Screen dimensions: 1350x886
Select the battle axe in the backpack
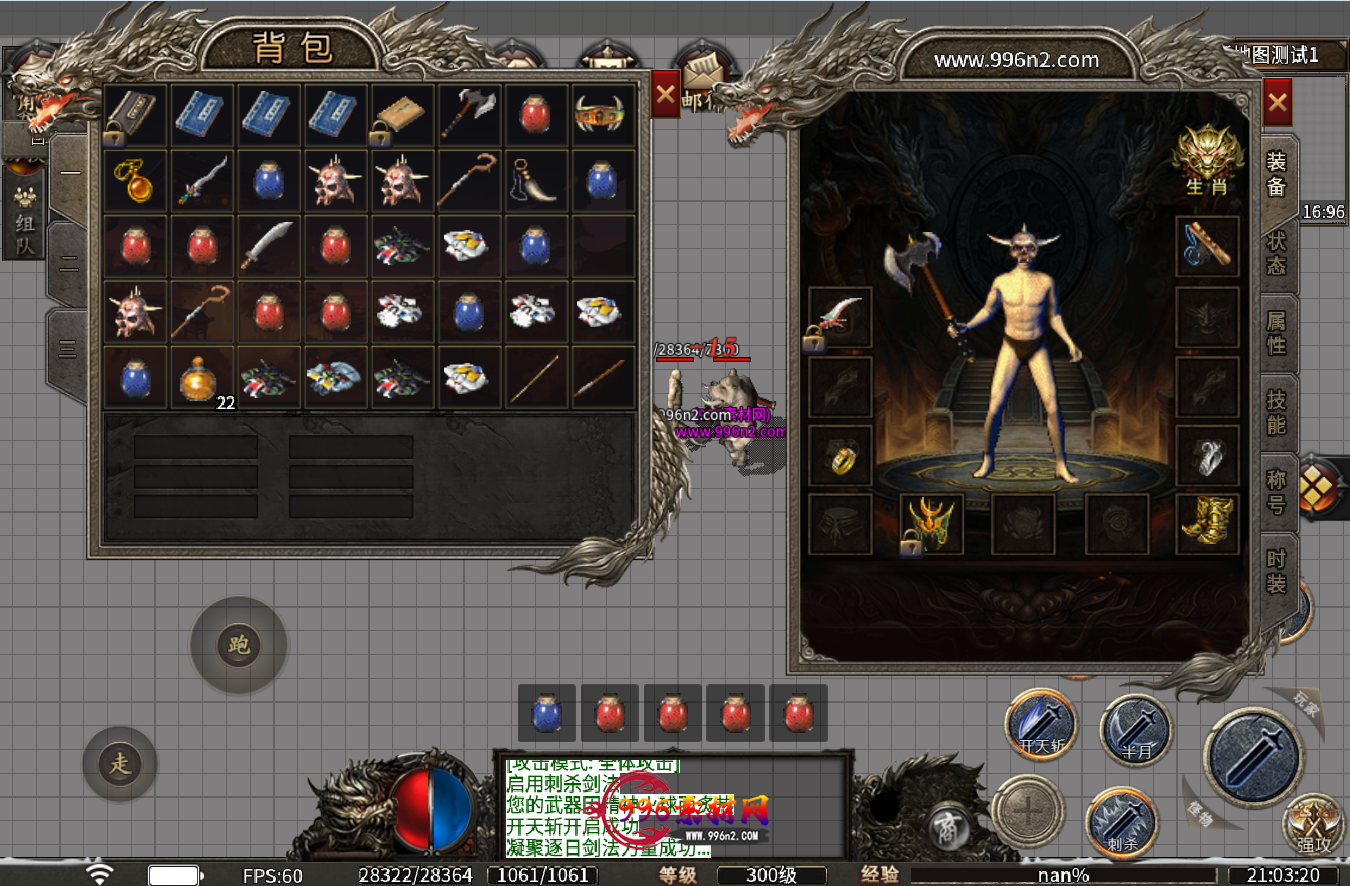click(468, 115)
